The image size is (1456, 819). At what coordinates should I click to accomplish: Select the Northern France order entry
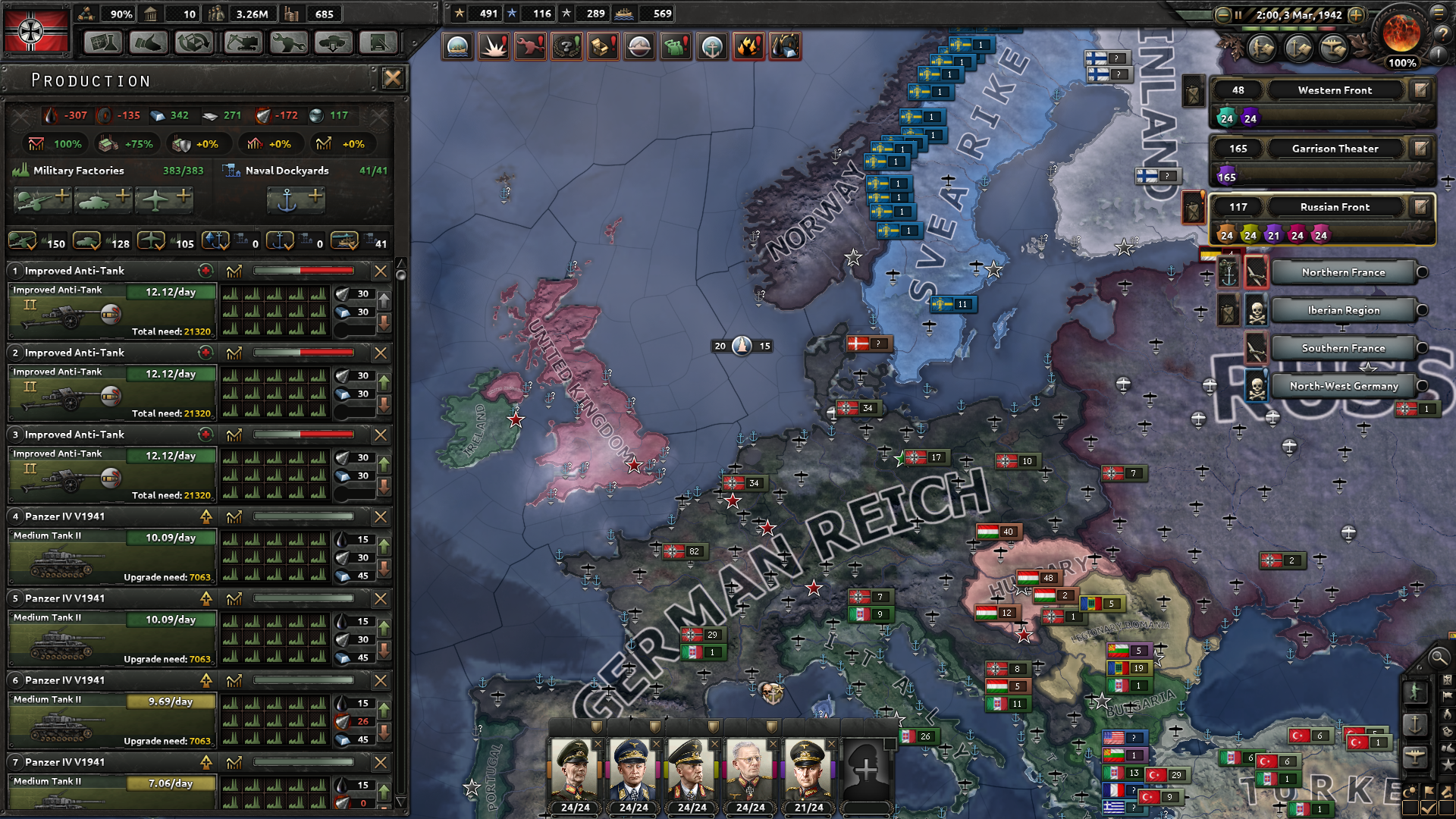(x=1344, y=271)
